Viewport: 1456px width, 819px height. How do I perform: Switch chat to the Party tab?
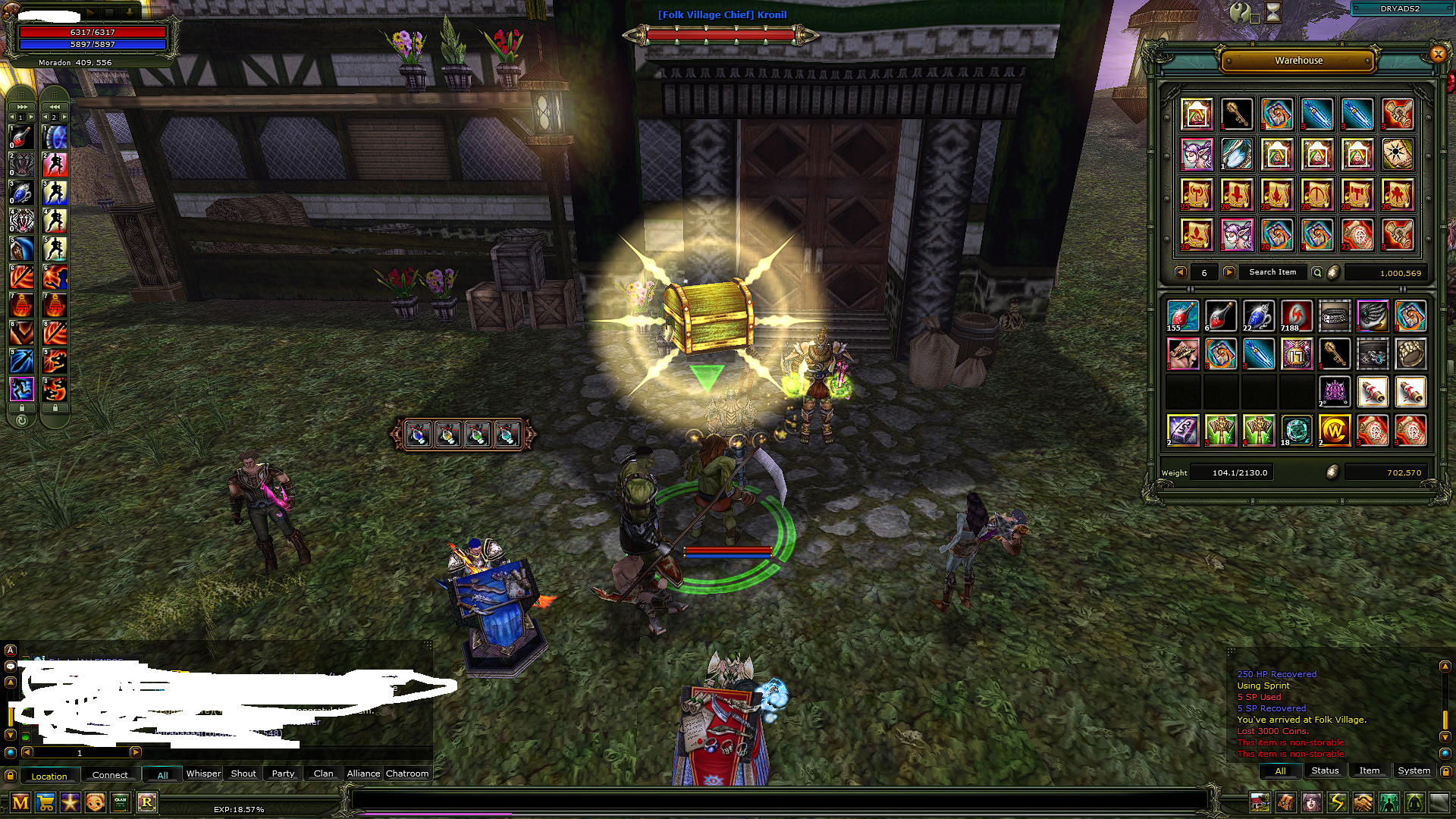(x=283, y=773)
